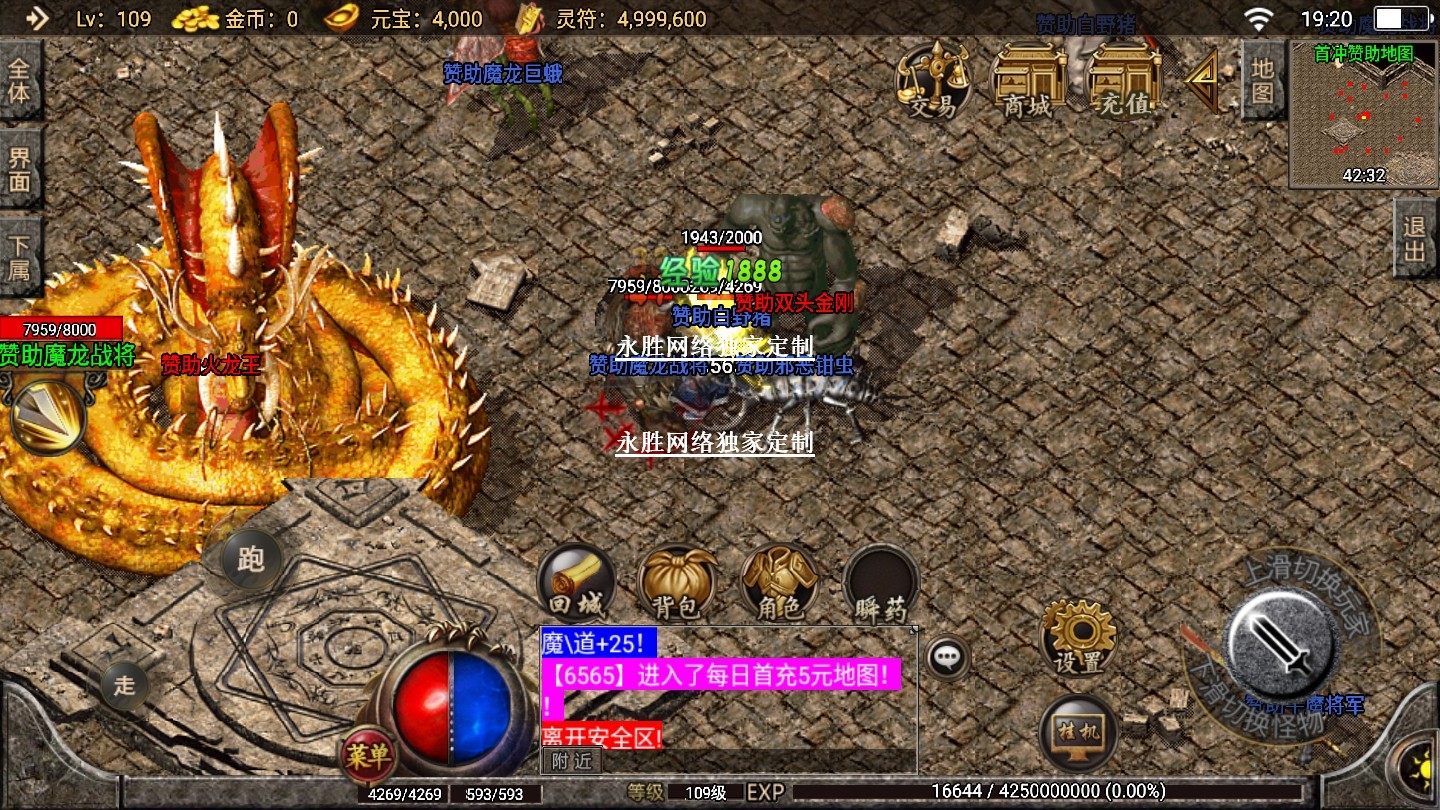
Task: Open the 商城 shop
Action: pos(1029,80)
